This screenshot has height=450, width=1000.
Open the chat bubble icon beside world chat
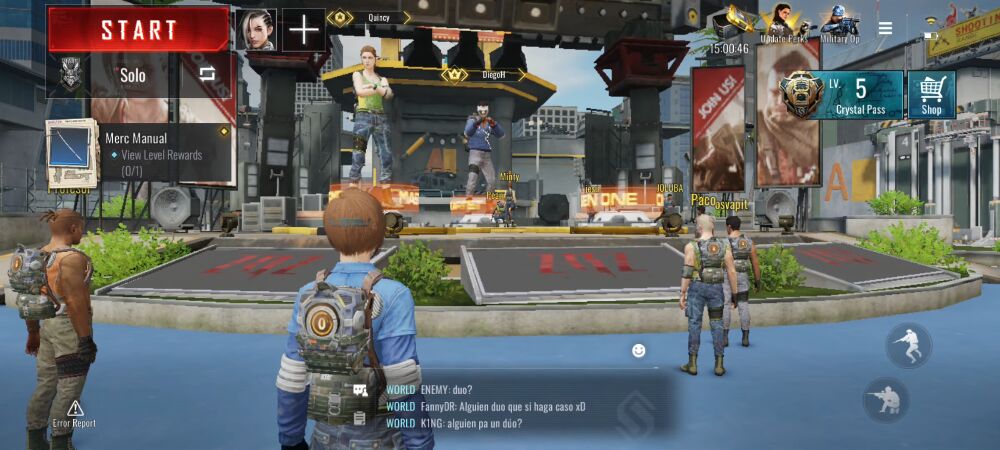click(359, 390)
